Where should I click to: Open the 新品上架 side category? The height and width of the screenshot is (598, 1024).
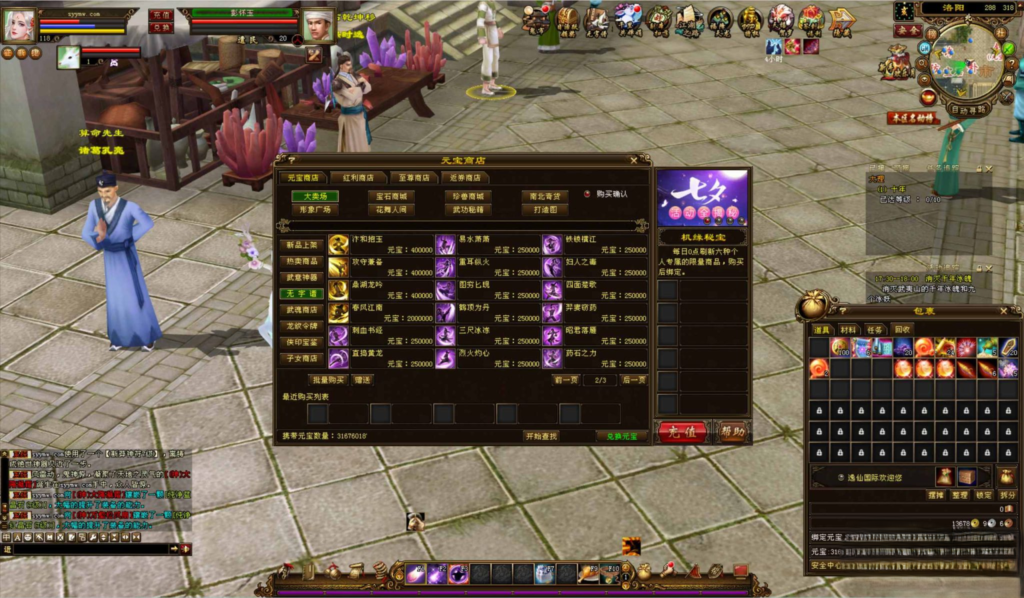point(301,244)
